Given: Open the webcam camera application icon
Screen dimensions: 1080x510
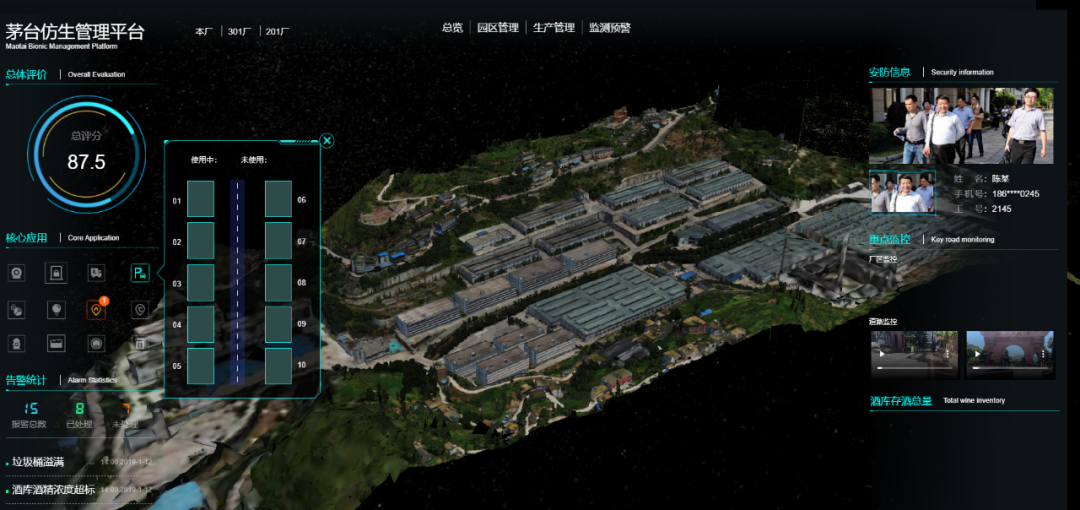Looking at the screenshot, I should (16, 273).
